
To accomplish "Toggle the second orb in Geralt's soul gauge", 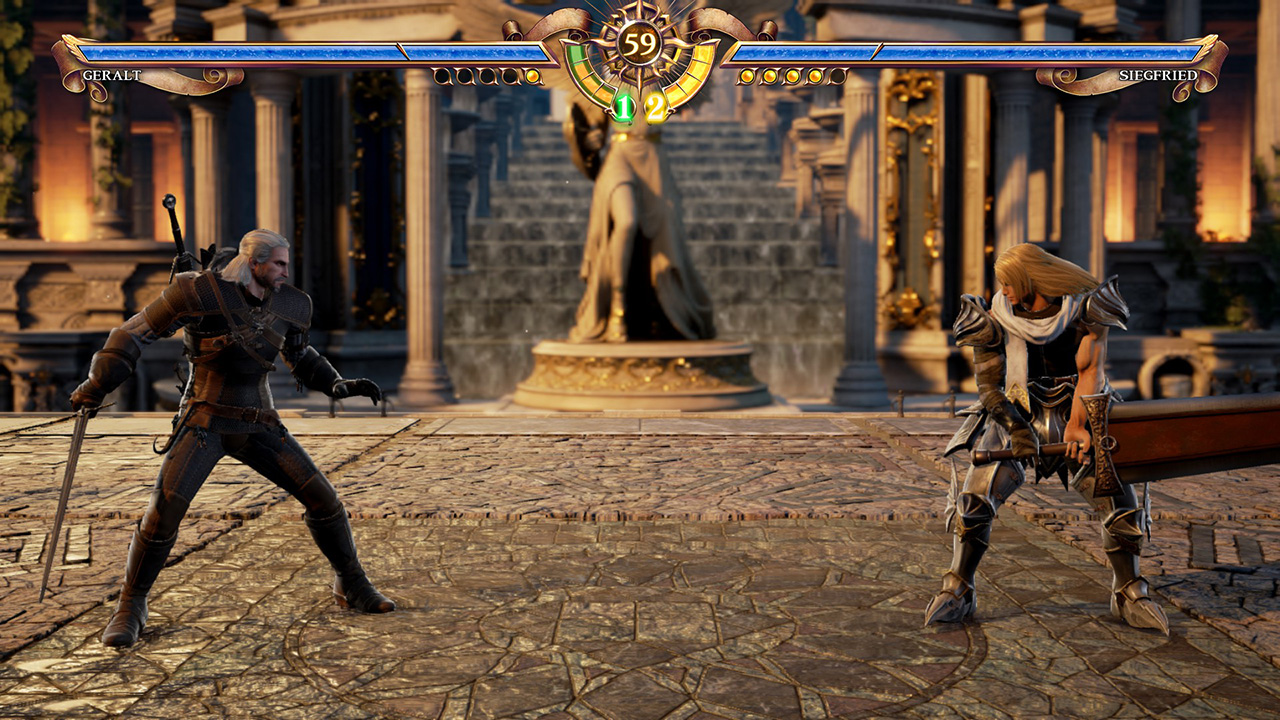I will pyautogui.click(x=463, y=76).
